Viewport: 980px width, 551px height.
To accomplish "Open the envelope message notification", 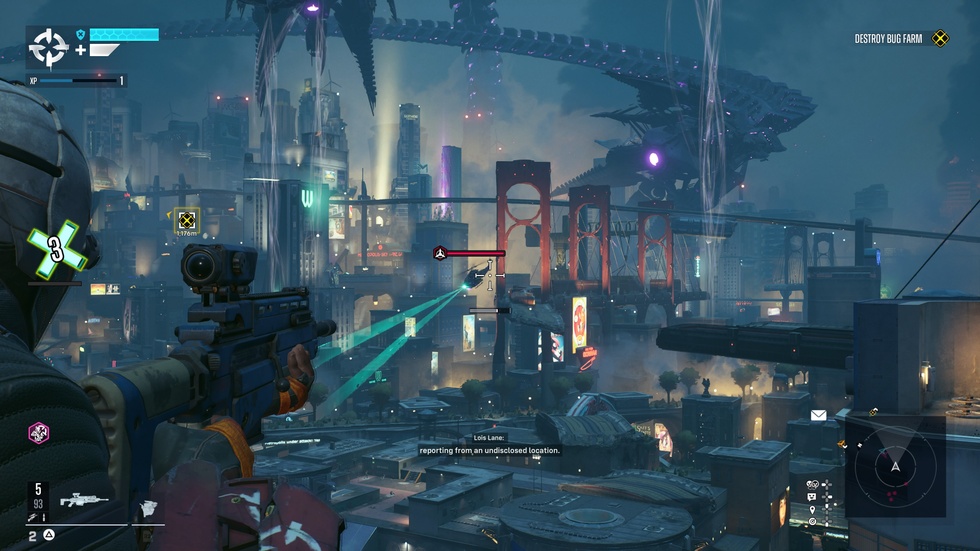I will pyautogui.click(x=818, y=415).
